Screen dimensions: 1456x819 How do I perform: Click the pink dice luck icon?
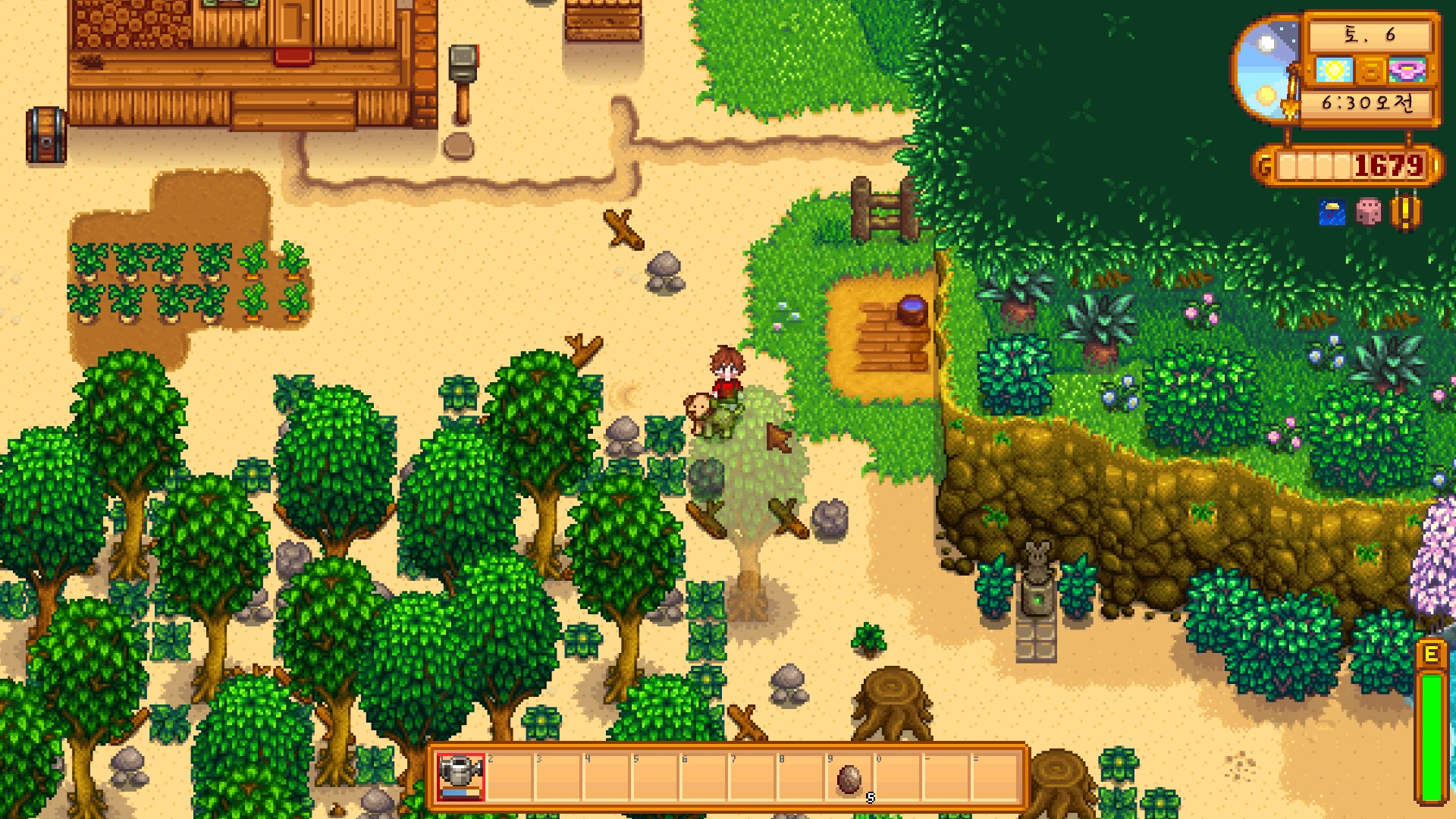click(1368, 212)
